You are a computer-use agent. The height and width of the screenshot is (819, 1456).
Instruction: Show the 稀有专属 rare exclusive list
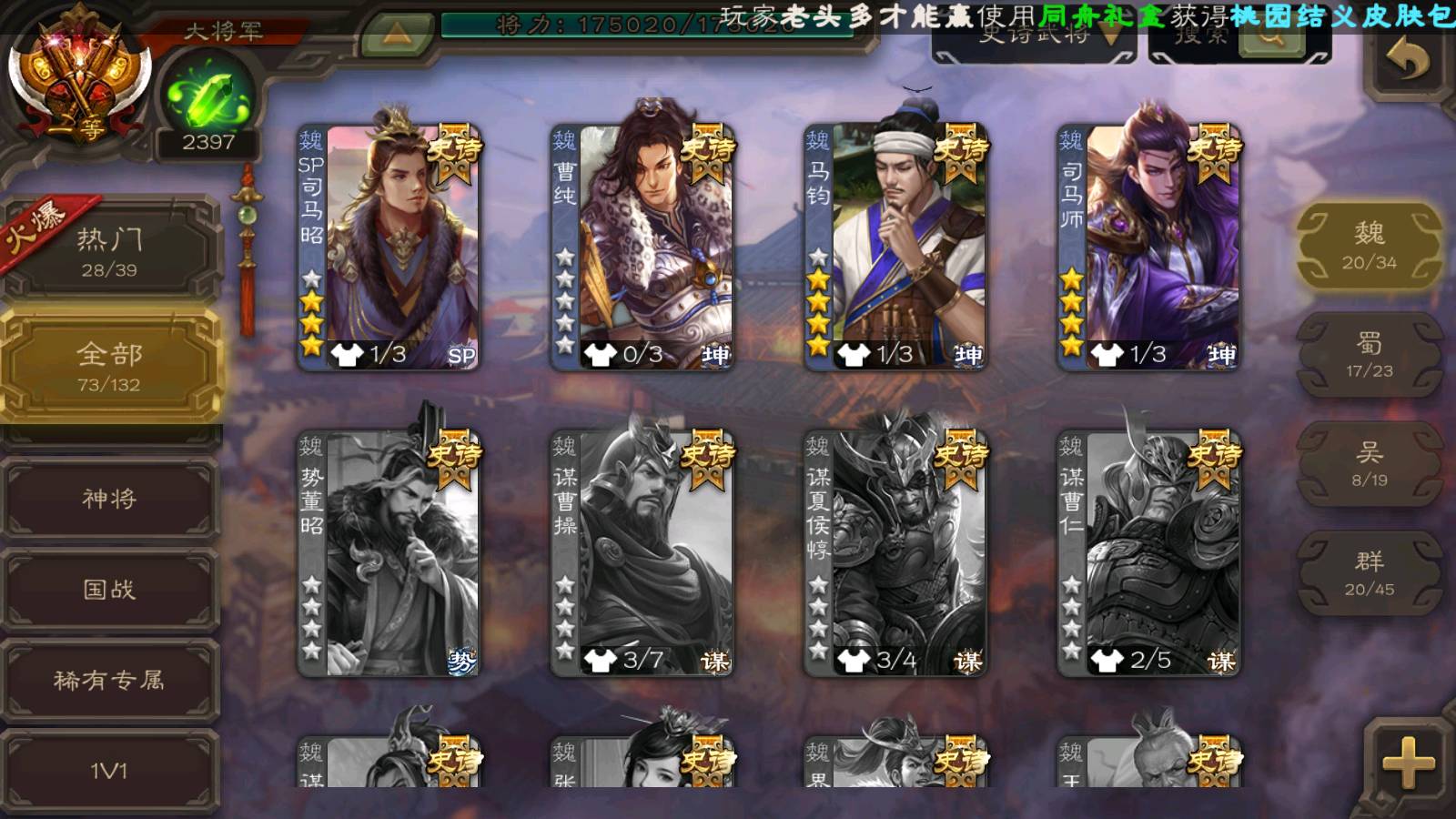click(x=109, y=680)
